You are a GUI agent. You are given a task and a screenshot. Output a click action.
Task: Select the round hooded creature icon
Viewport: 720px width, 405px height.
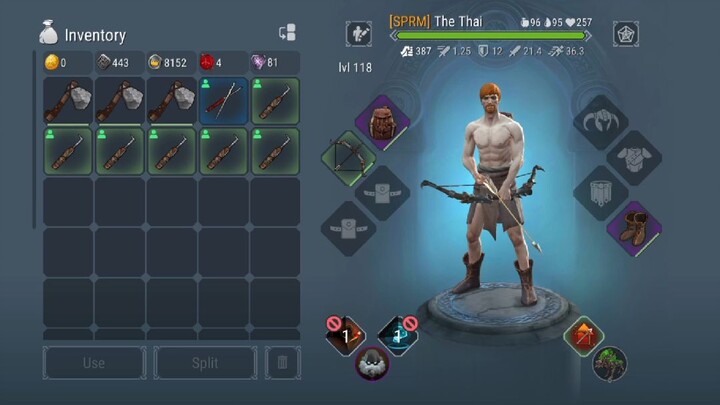373,364
